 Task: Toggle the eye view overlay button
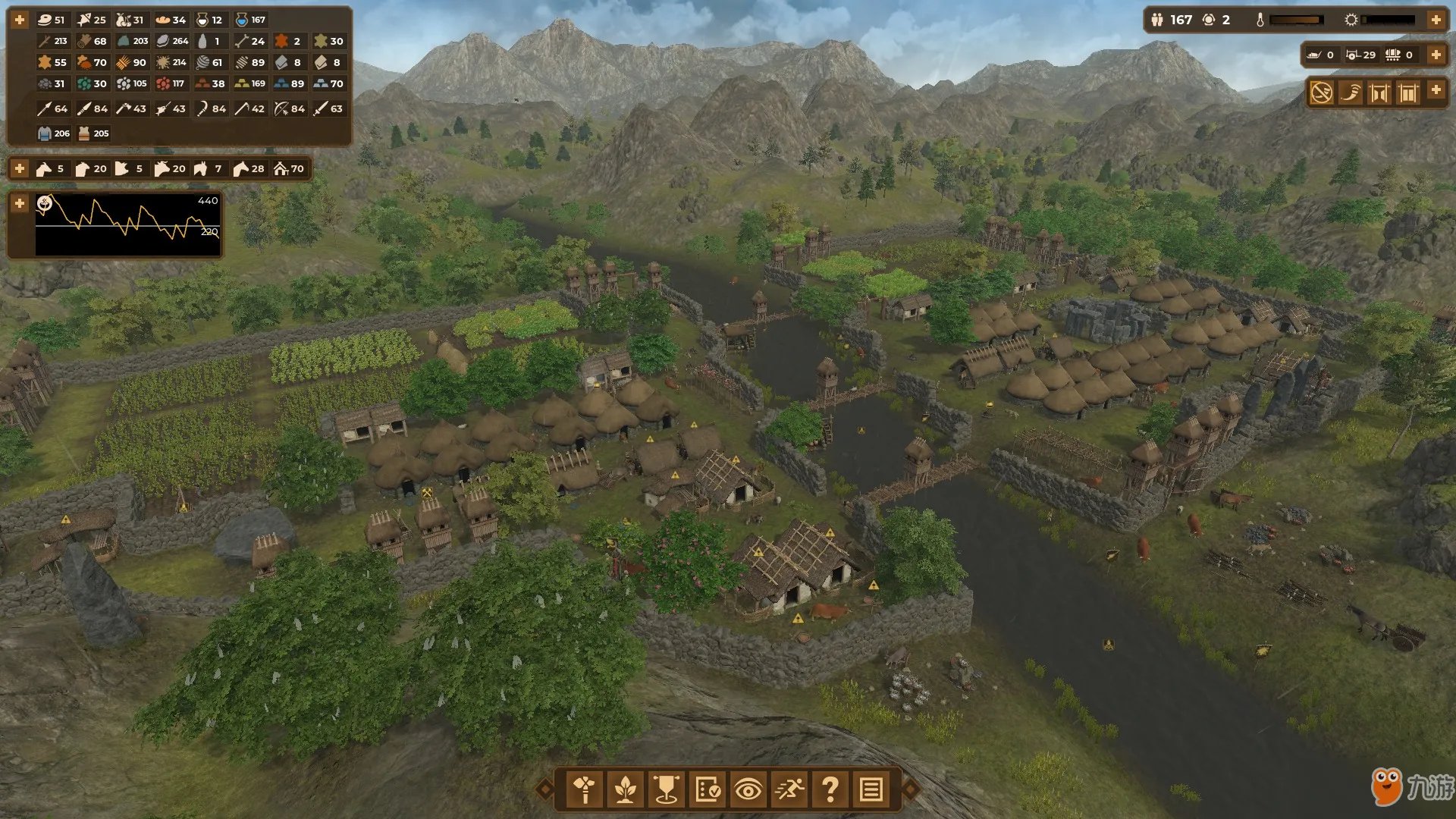(748, 790)
